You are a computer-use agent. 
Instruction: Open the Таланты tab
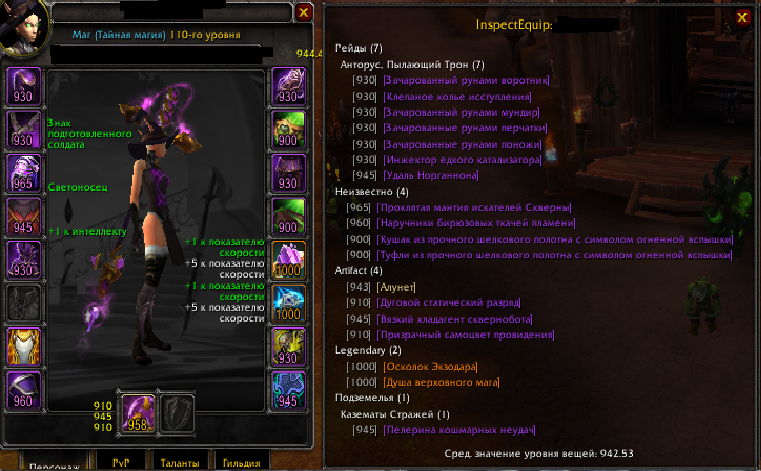click(181, 463)
